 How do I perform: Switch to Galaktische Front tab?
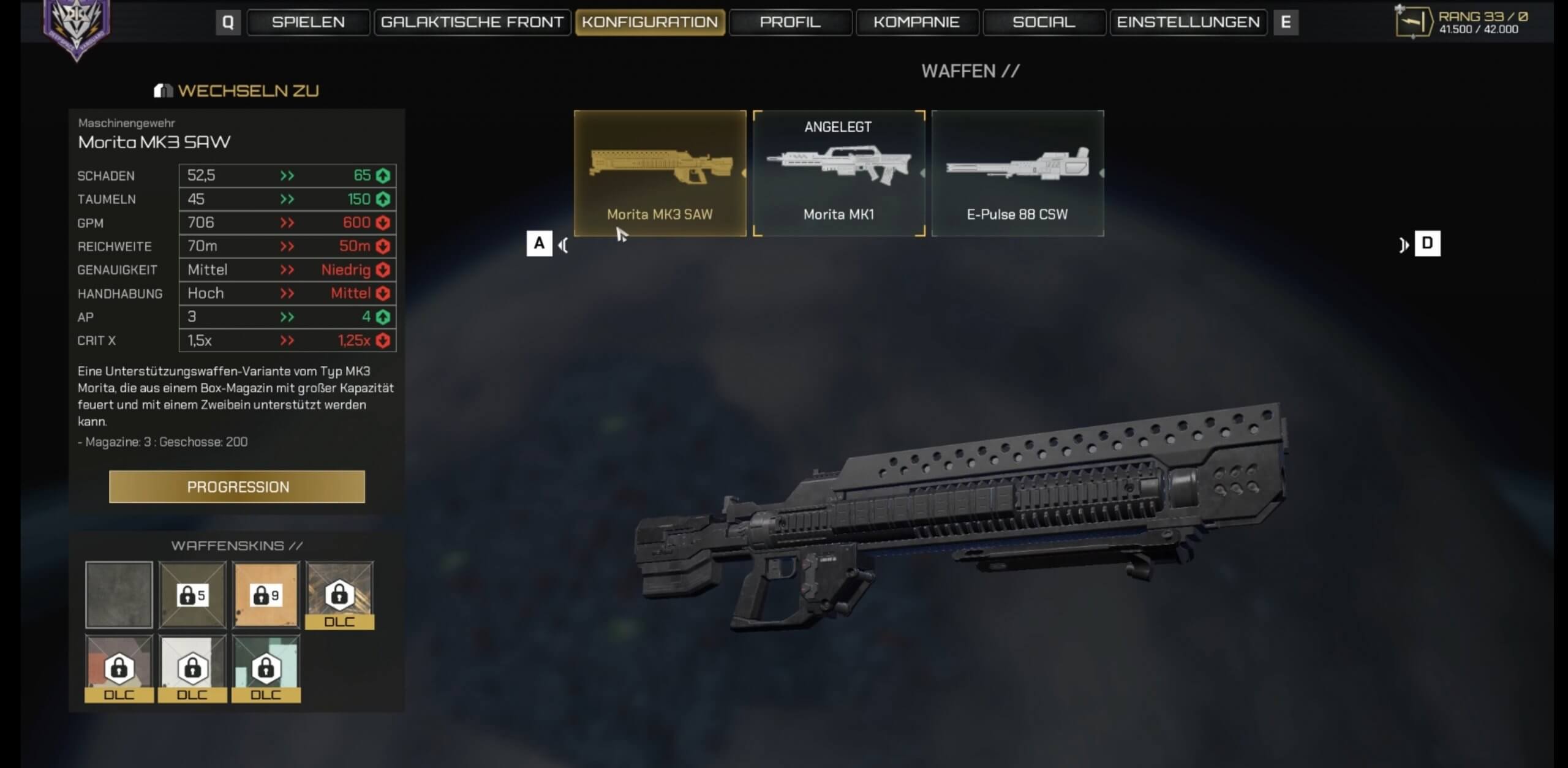click(x=472, y=22)
